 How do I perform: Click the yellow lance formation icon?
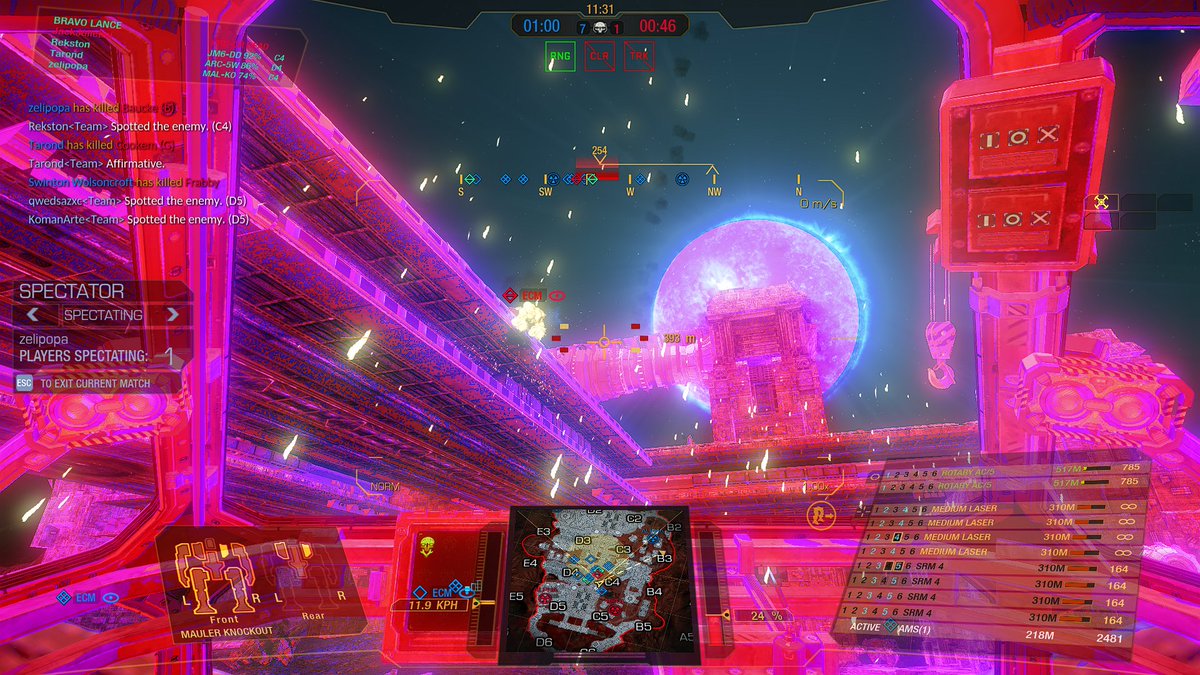point(1101,202)
